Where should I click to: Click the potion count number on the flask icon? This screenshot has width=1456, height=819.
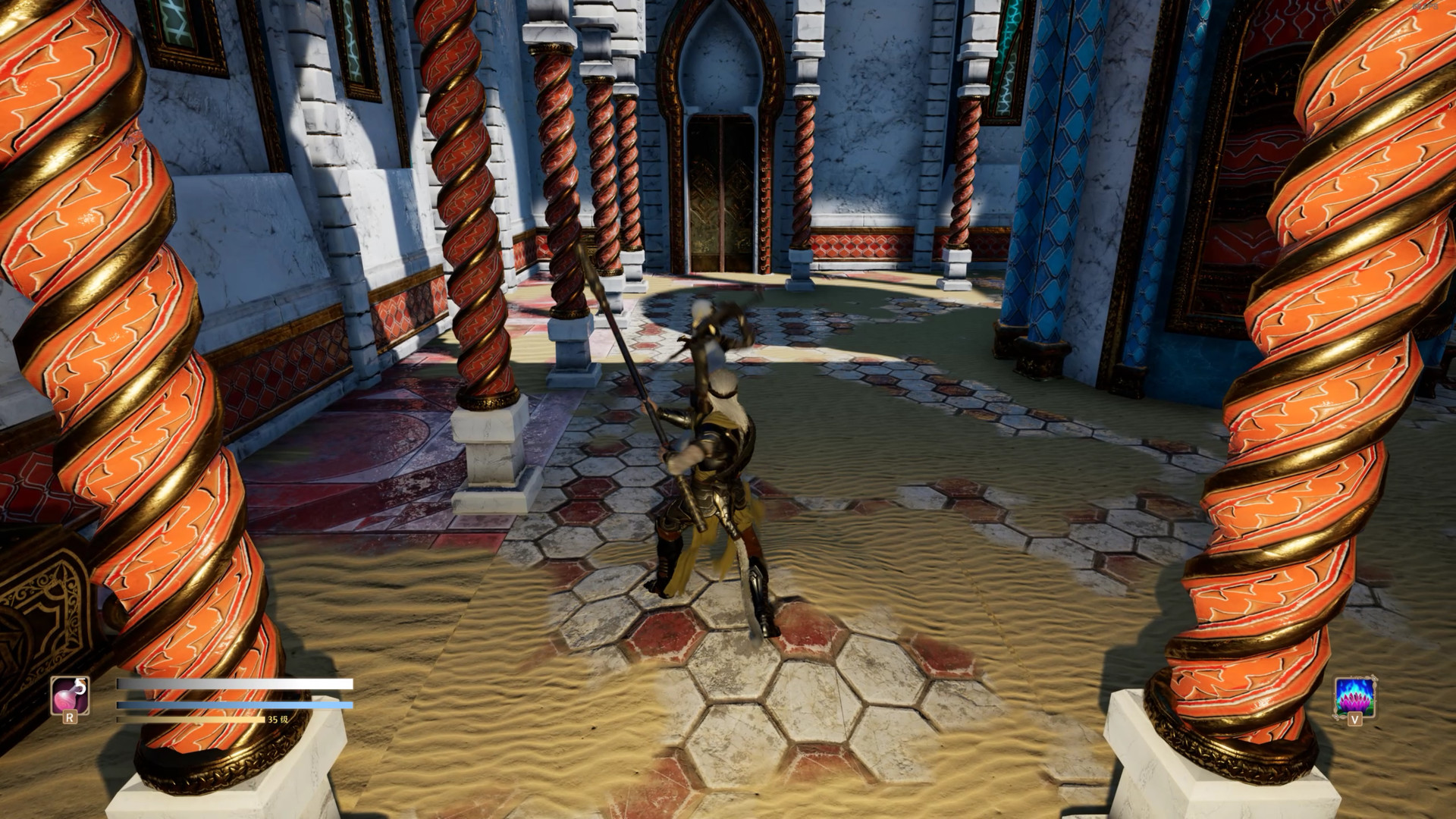point(80,685)
